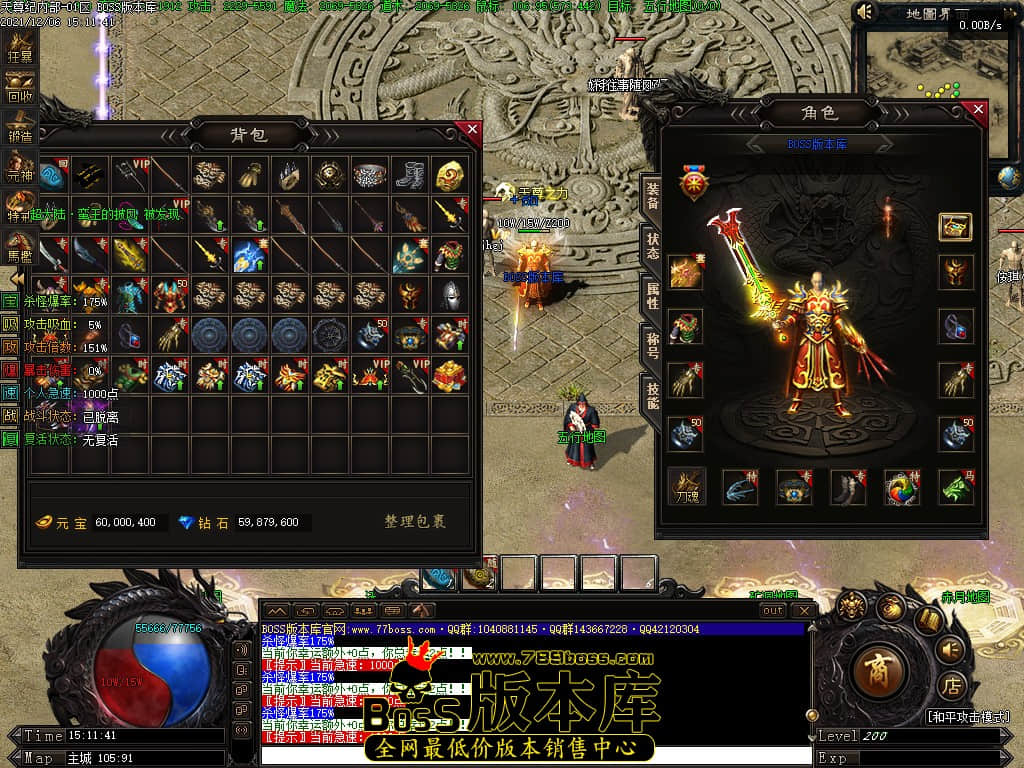Switch to the 状态 status tab
Viewport: 1024px width, 768px height.
click(650, 246)
